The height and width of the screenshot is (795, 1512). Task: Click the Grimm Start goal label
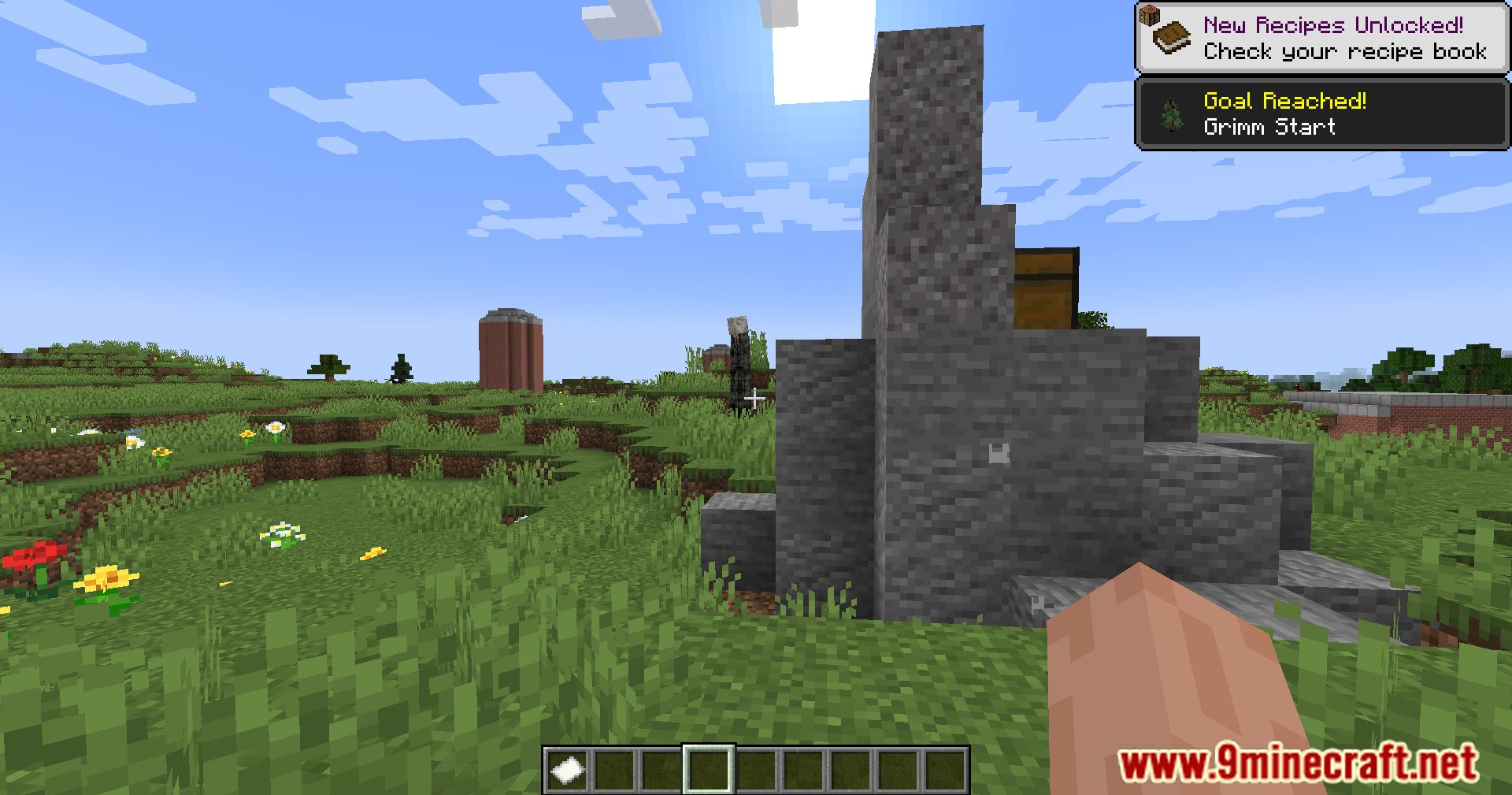1269,127
